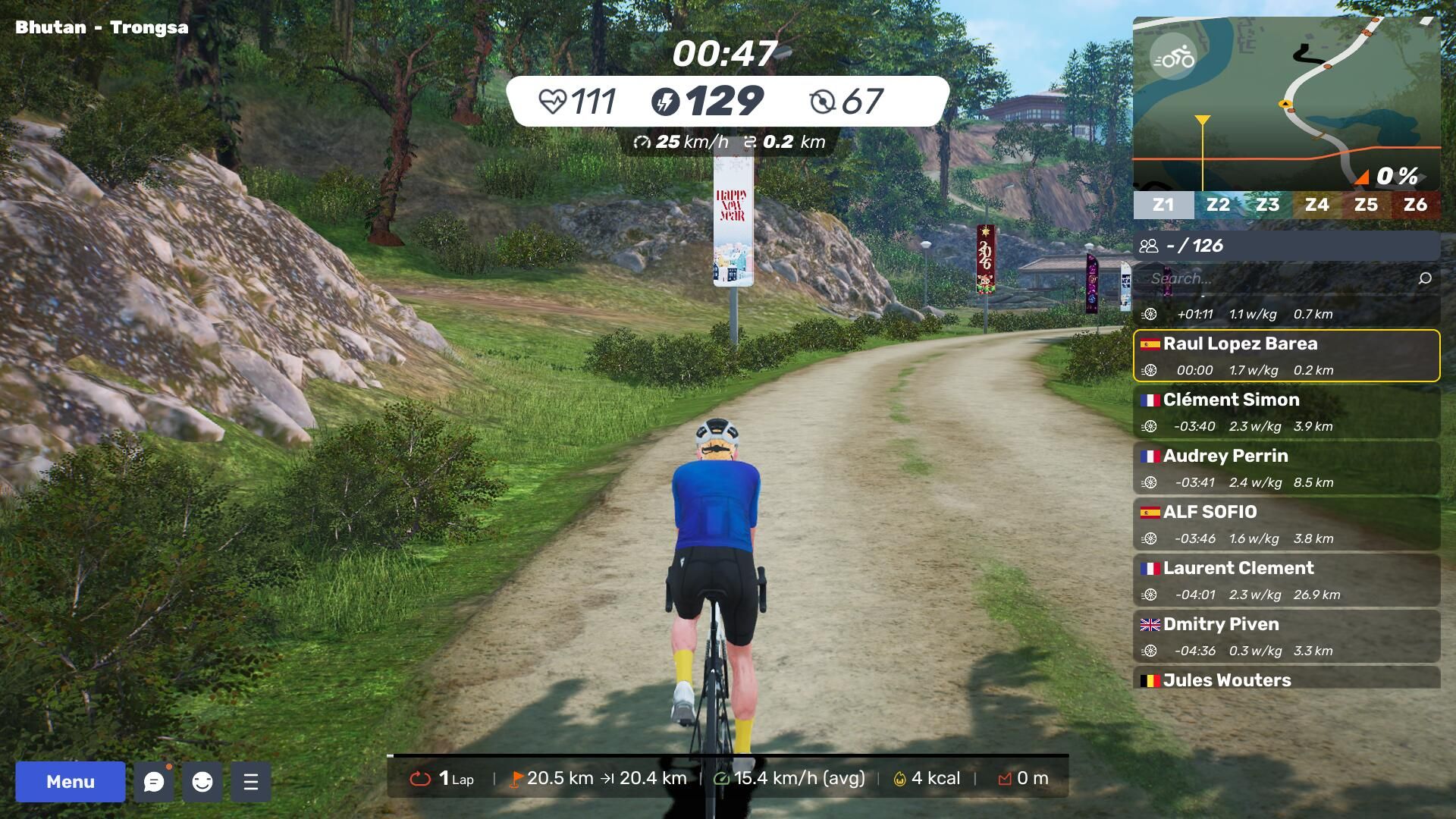
Task: Select Dmitry Piven's row
Action: pos(1286,636)
